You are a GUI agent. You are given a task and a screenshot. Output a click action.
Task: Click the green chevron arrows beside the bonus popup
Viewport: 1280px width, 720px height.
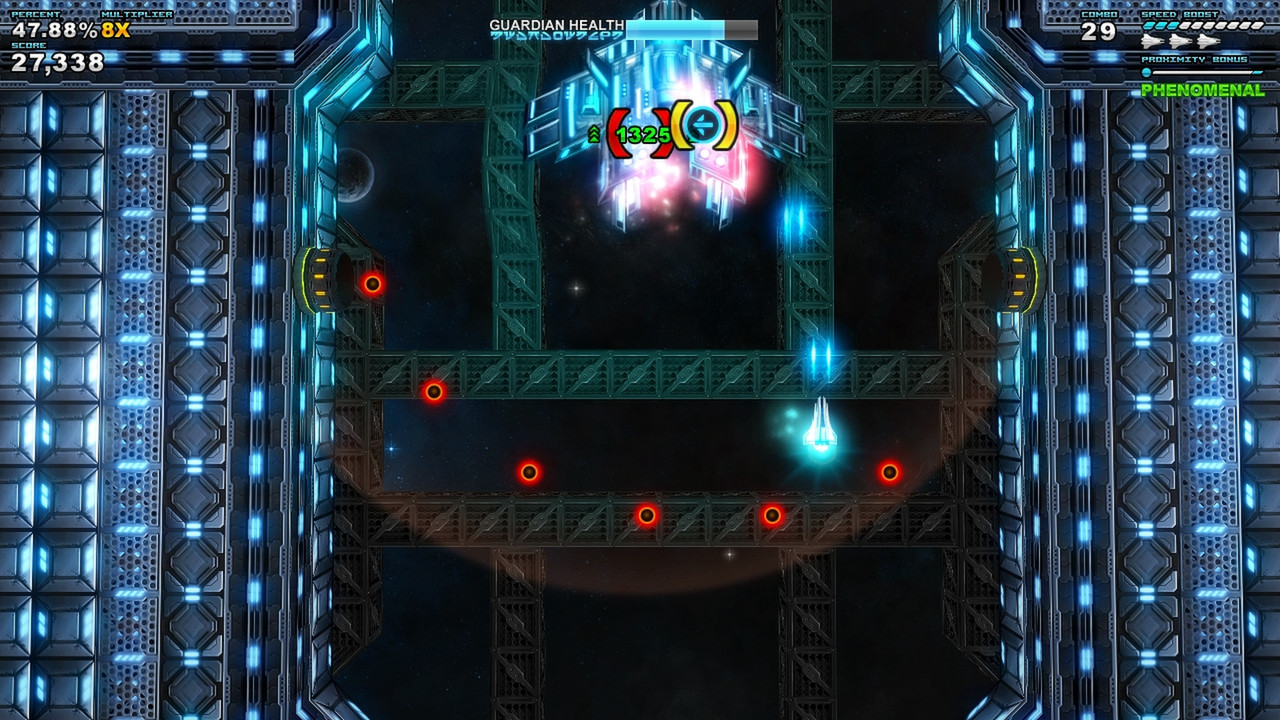click(593, 134)
